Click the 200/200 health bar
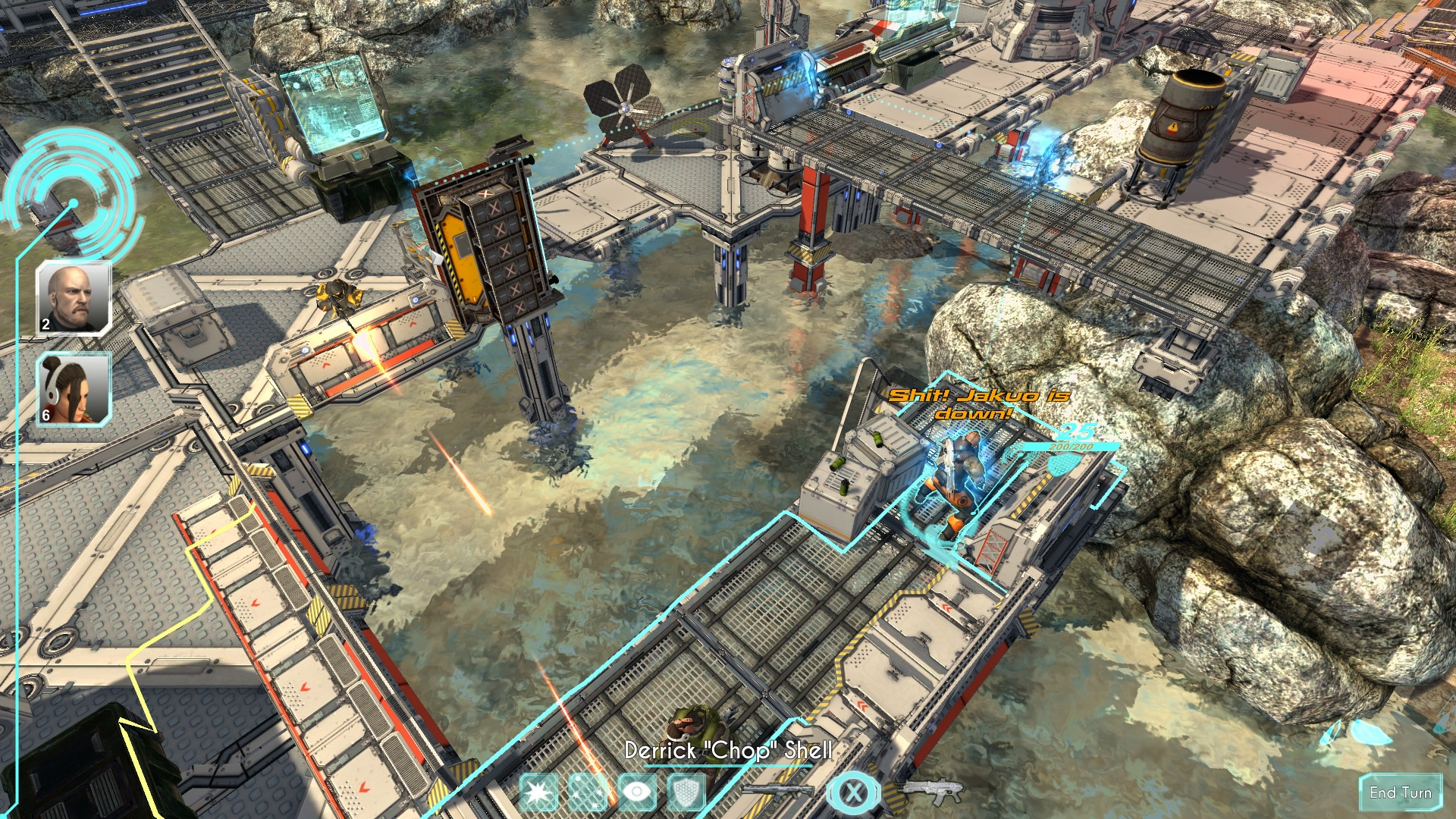Screen dimensions: 1456x819 [1072, 449]
